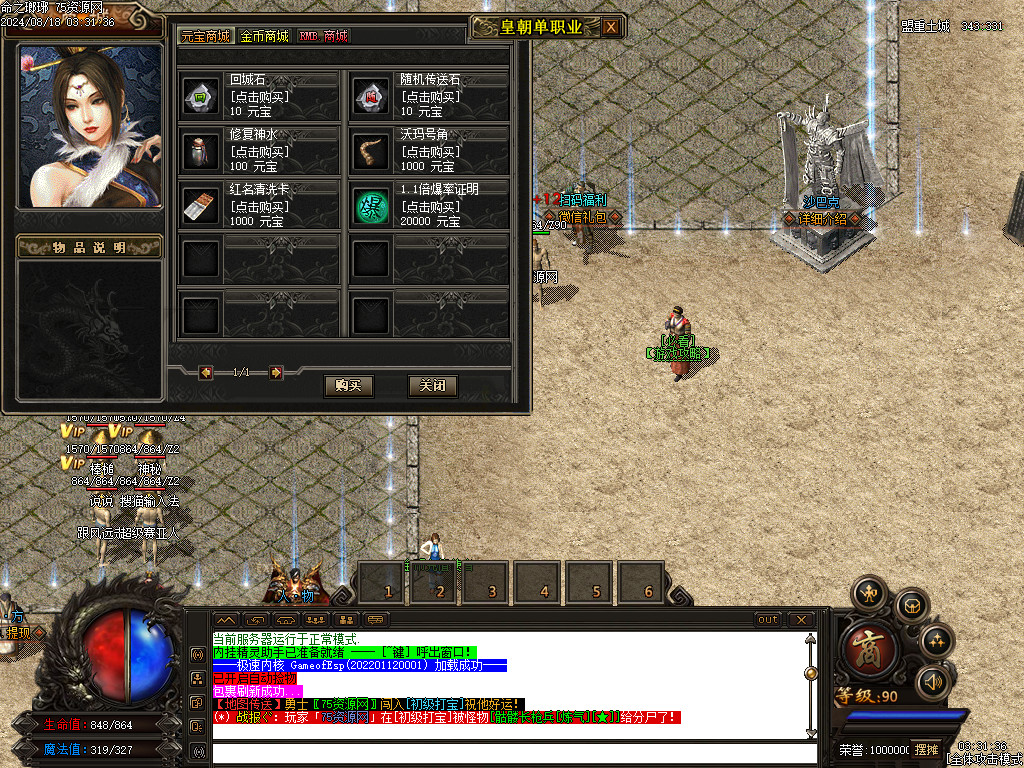Toggle the sound speaker icon
This screenshot has height=768, width=1024.
pos(933,682)
